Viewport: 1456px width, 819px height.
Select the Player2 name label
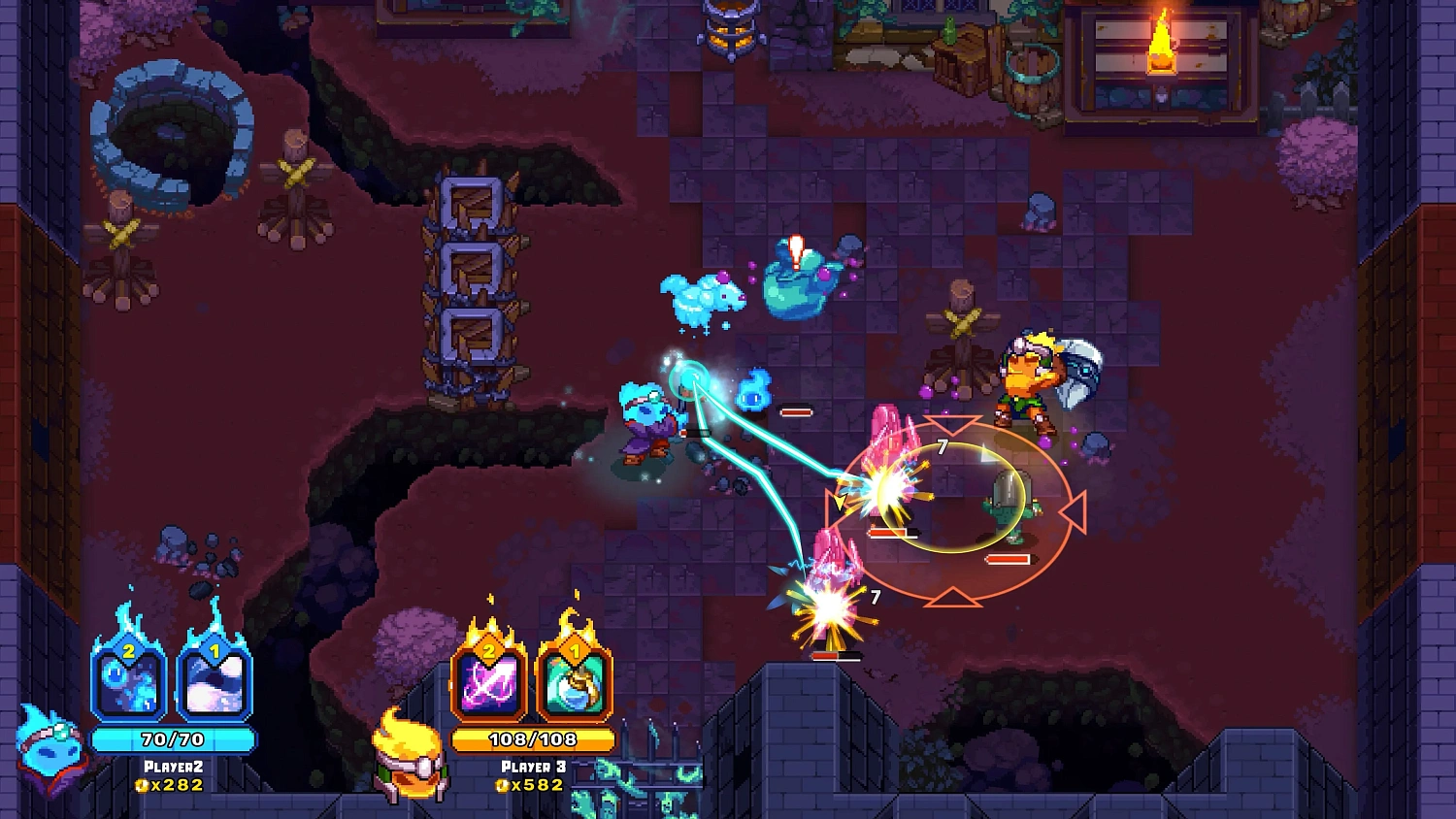tap(173, 765)
